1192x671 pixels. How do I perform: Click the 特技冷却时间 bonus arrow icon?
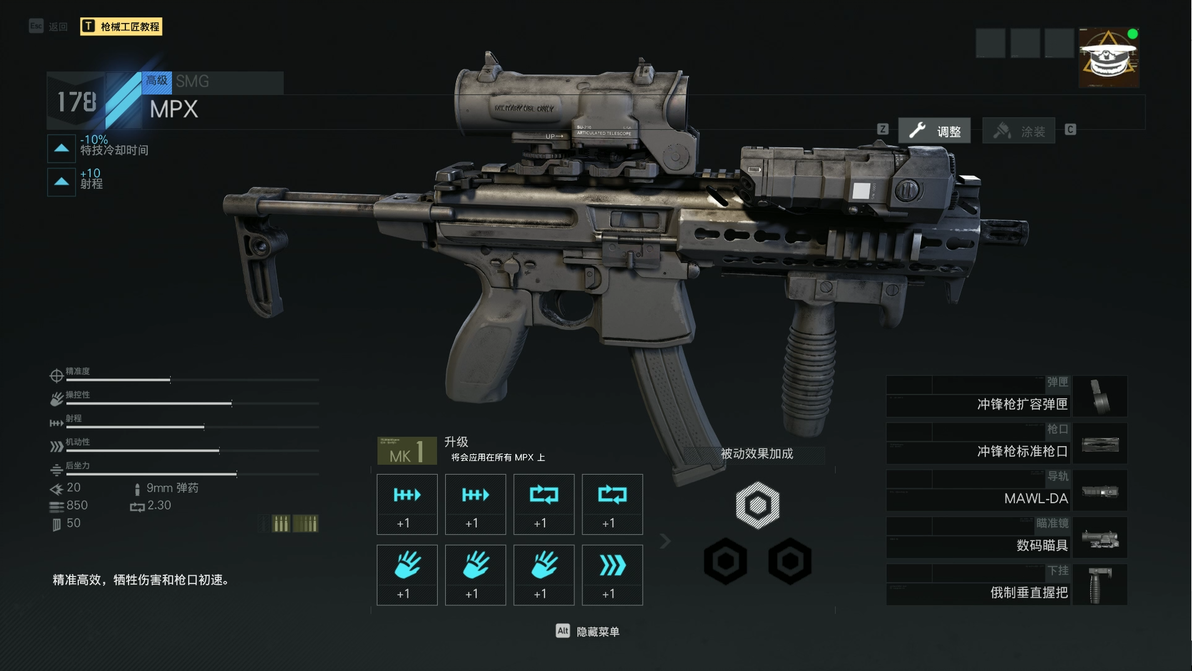62,149
